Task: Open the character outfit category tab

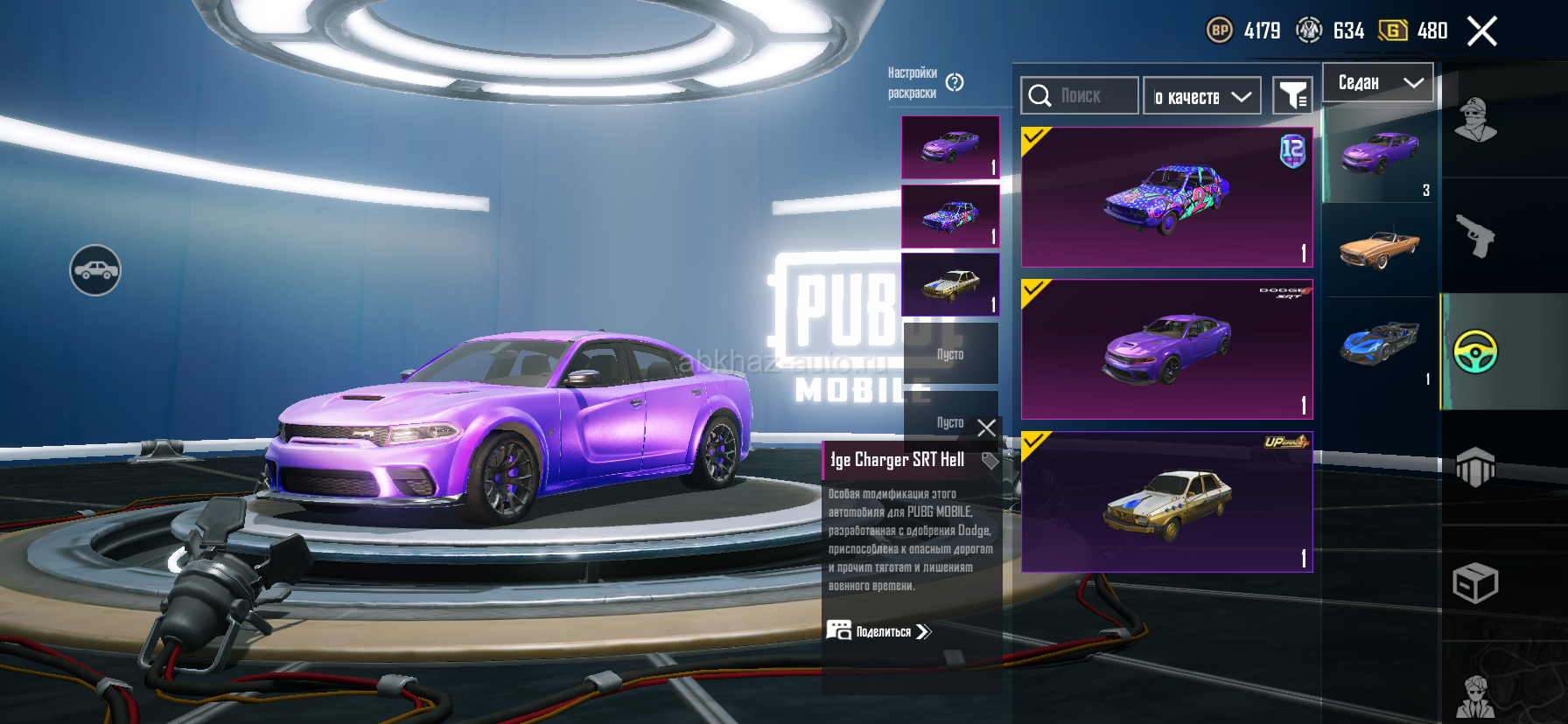Action: coord(1475,121)
